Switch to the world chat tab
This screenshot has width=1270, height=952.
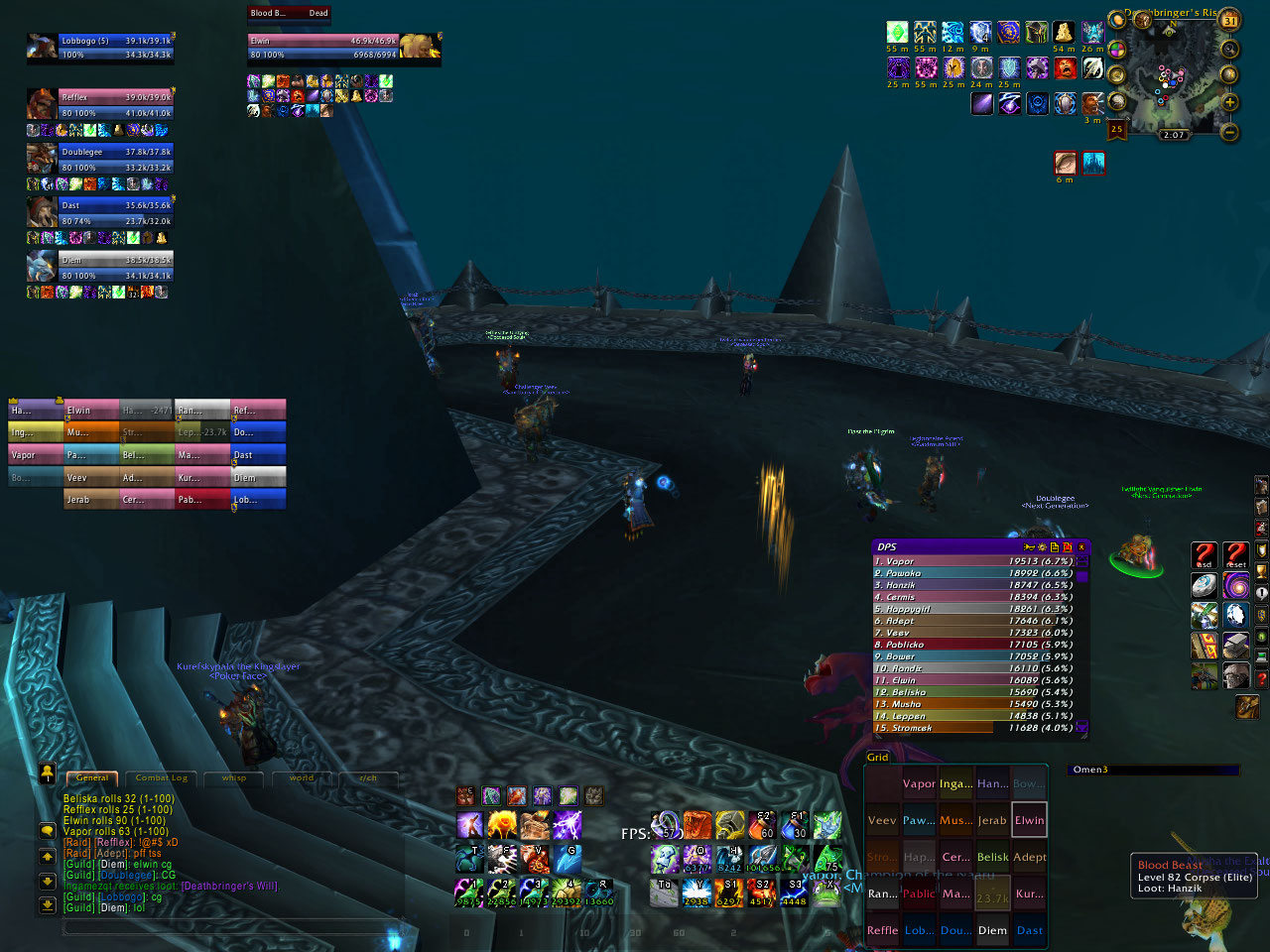[302, 778]
